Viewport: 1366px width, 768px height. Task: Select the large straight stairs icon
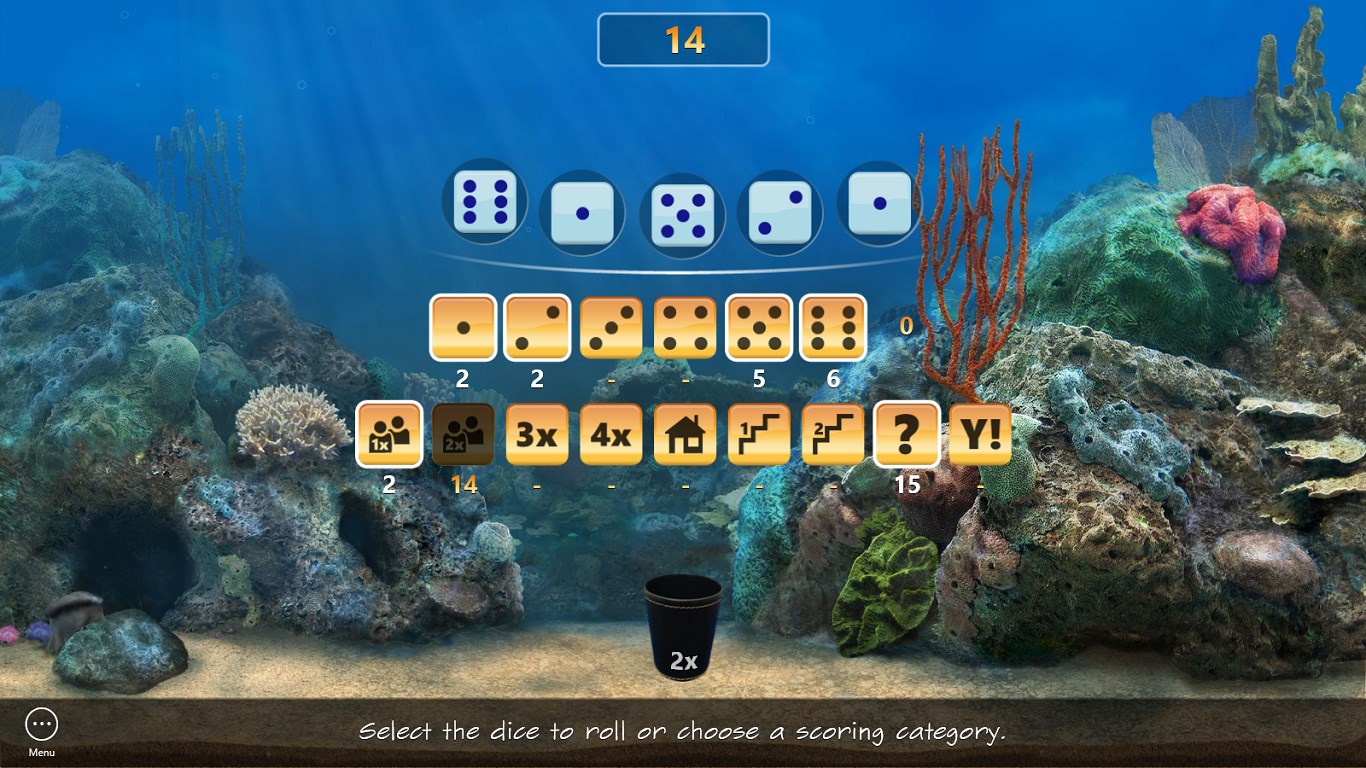click(x=833, y=434)
